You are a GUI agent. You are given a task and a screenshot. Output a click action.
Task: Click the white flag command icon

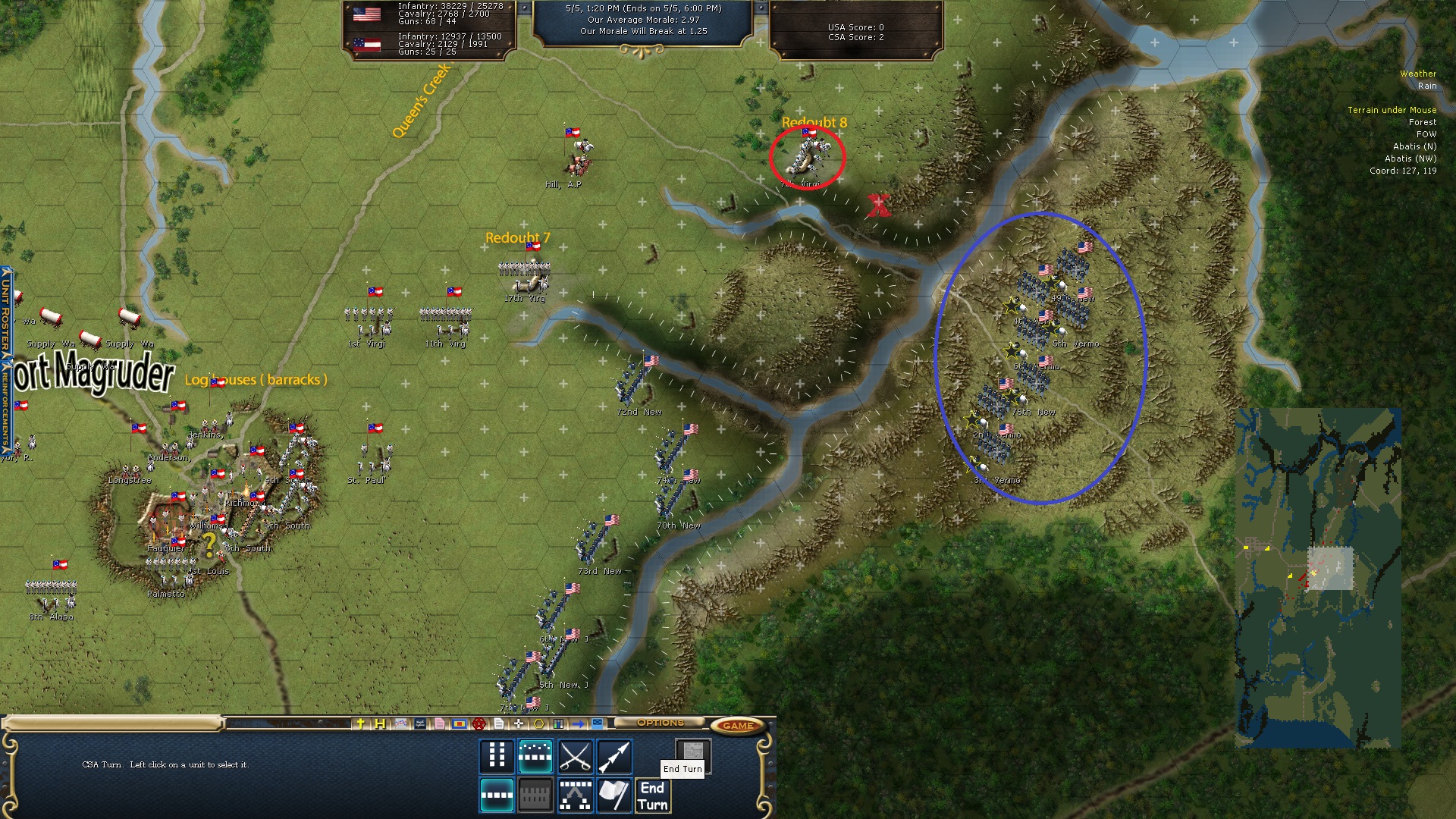614,795
